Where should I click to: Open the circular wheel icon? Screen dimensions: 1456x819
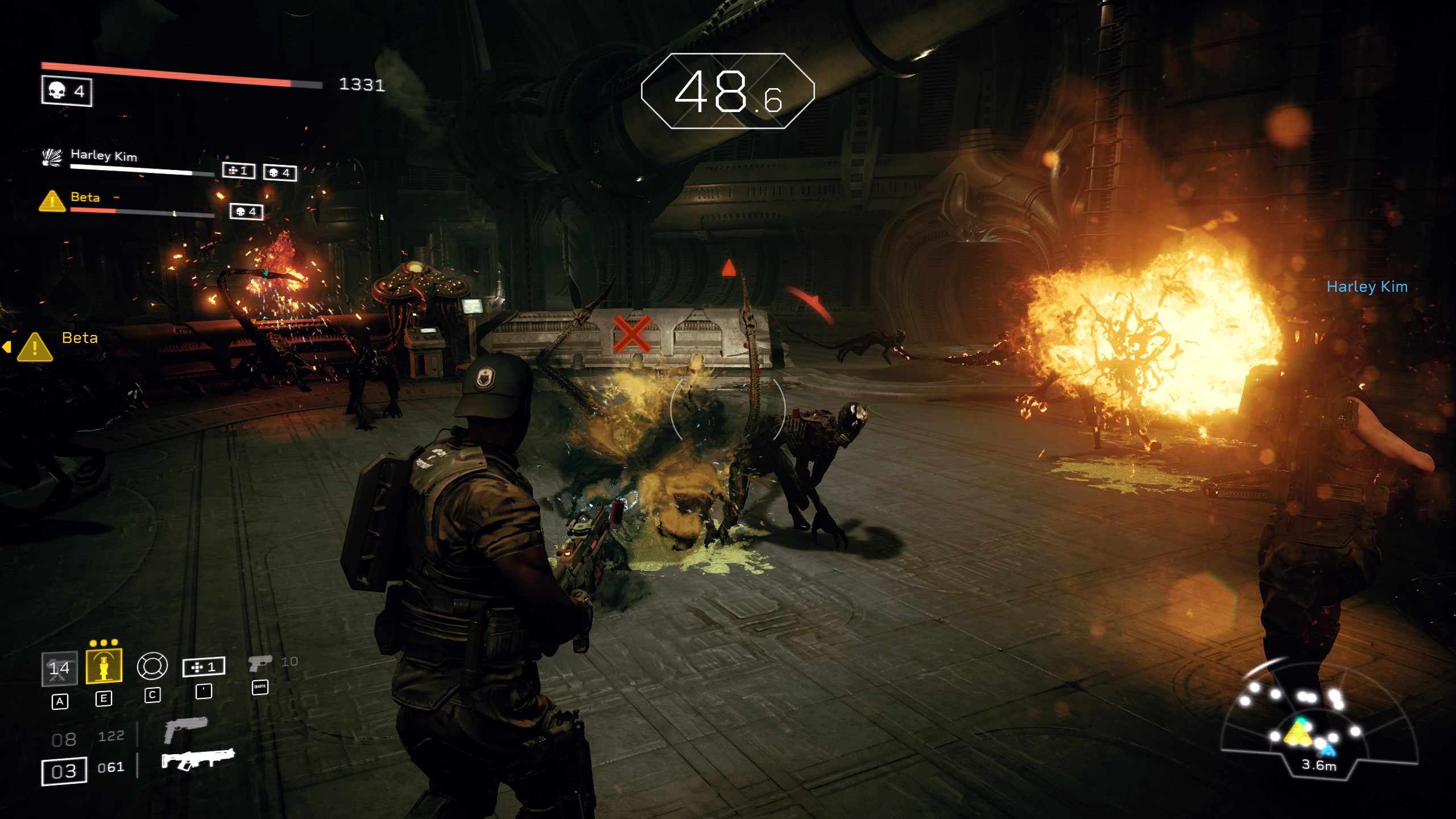click(x=152, y=666)
